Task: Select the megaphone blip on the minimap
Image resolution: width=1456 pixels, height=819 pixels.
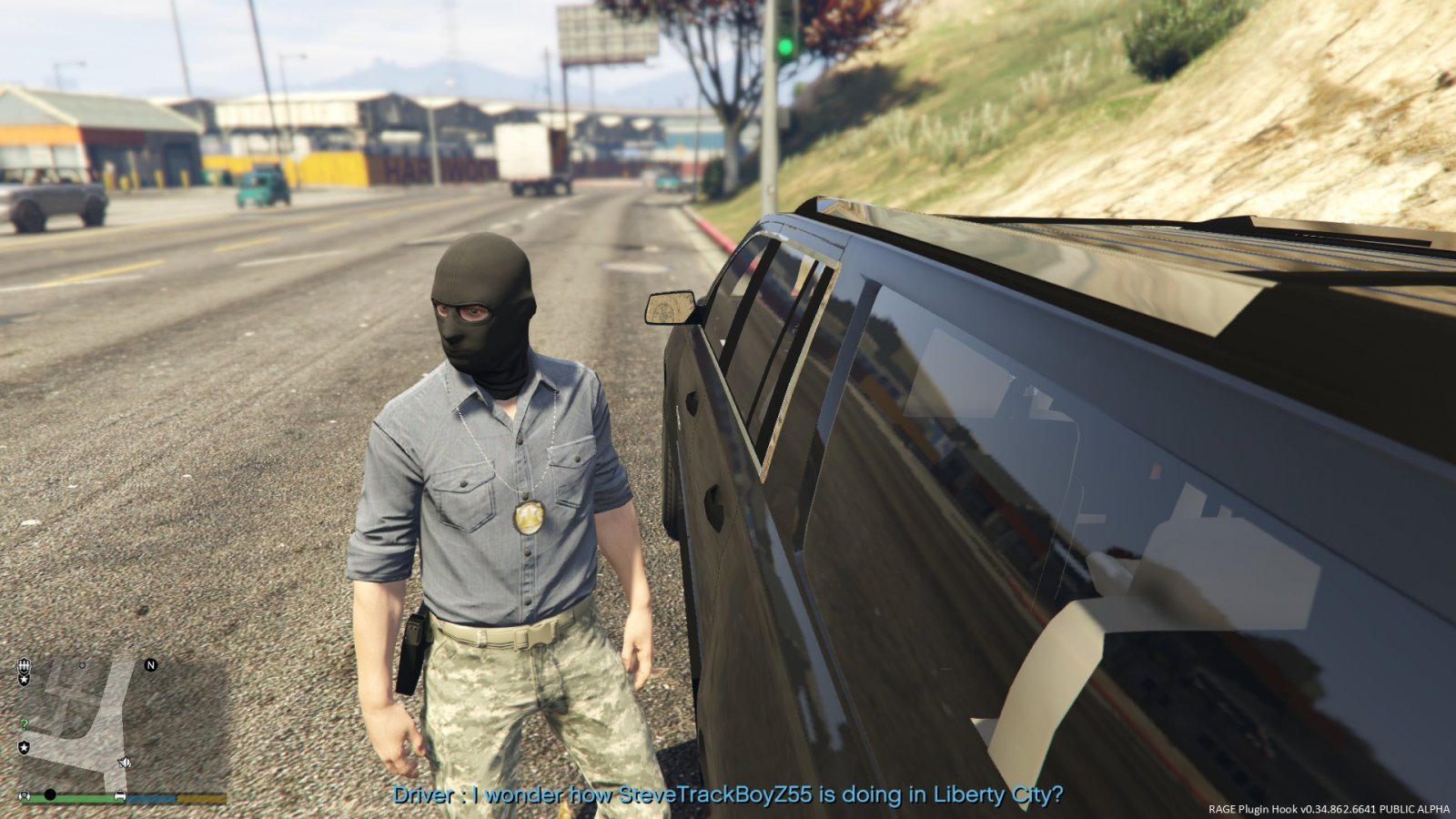Action: [124, 762]
